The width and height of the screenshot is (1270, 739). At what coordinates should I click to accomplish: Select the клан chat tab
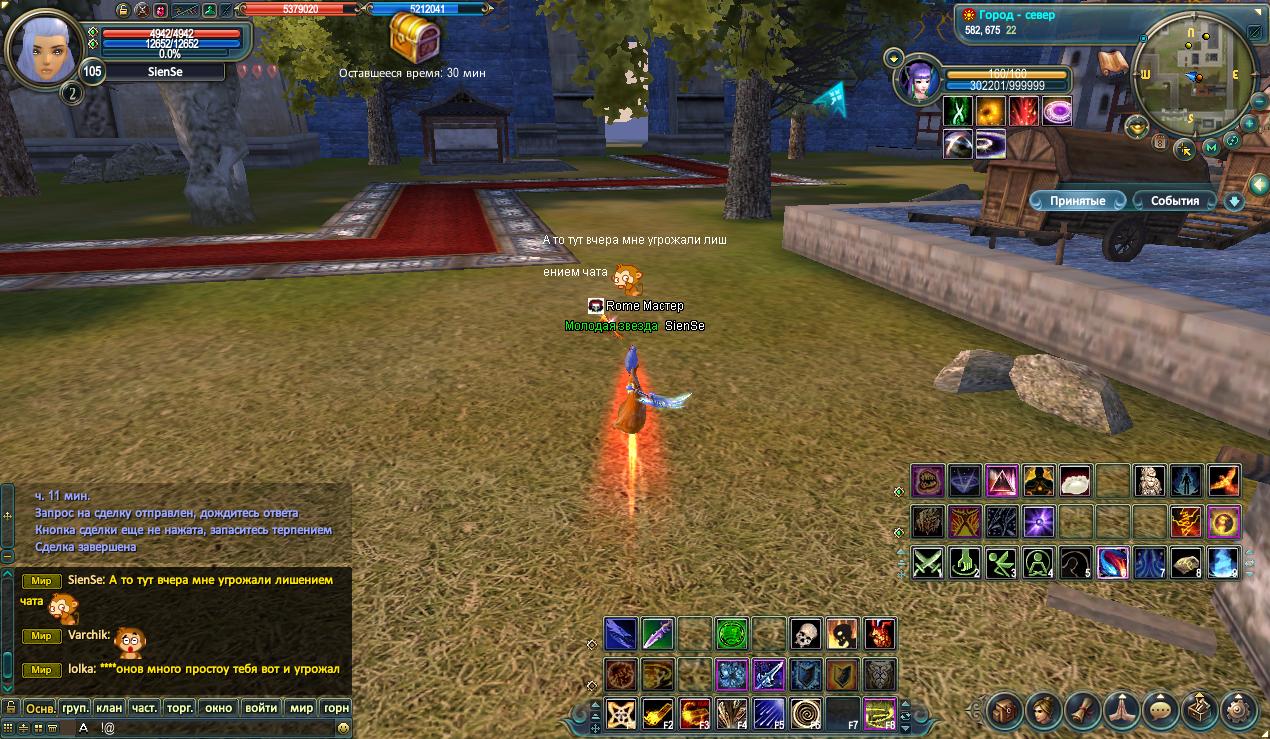click(x=109, y=707)
